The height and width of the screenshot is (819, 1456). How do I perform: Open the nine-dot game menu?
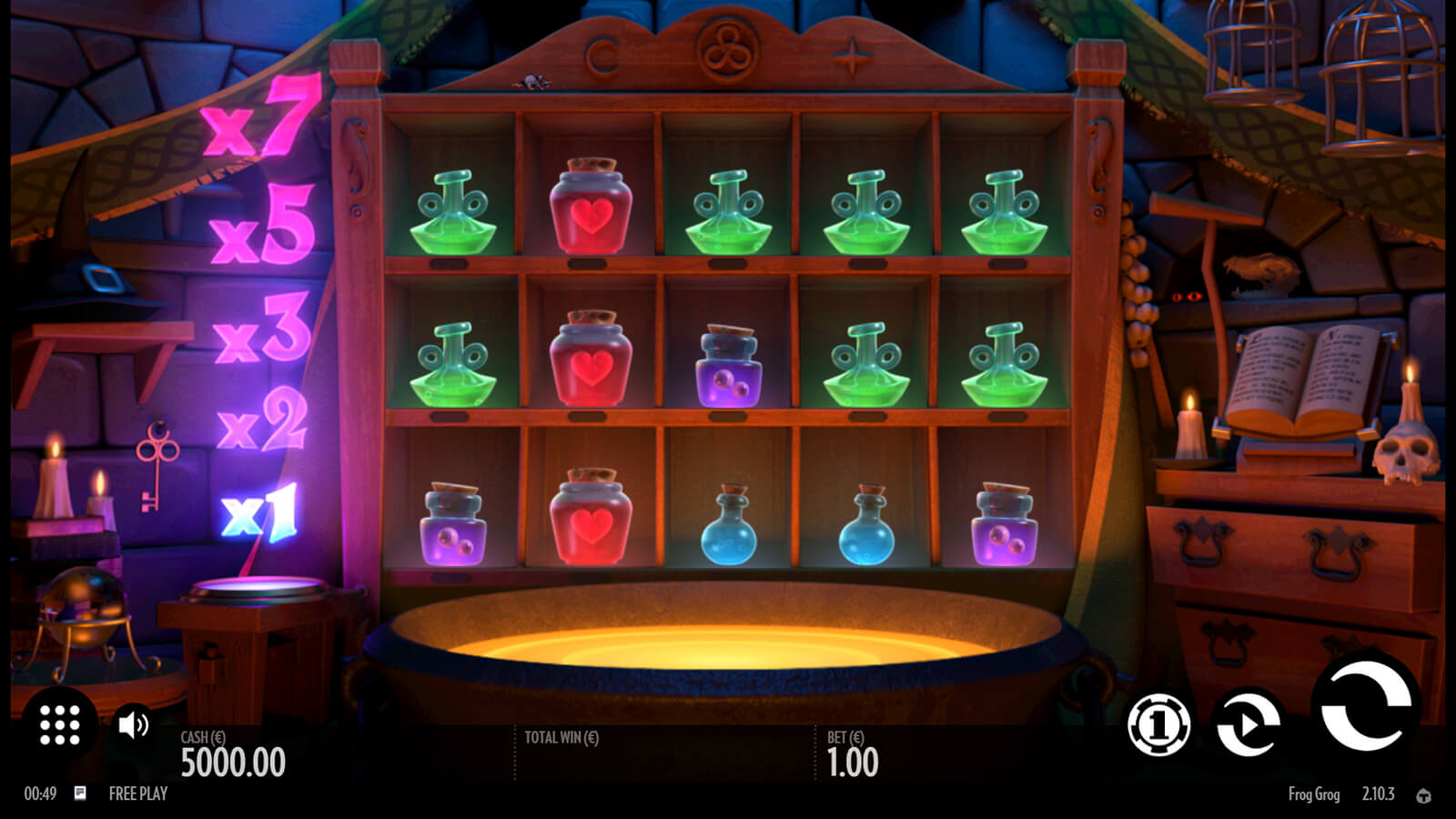click(x=60, y=725)
